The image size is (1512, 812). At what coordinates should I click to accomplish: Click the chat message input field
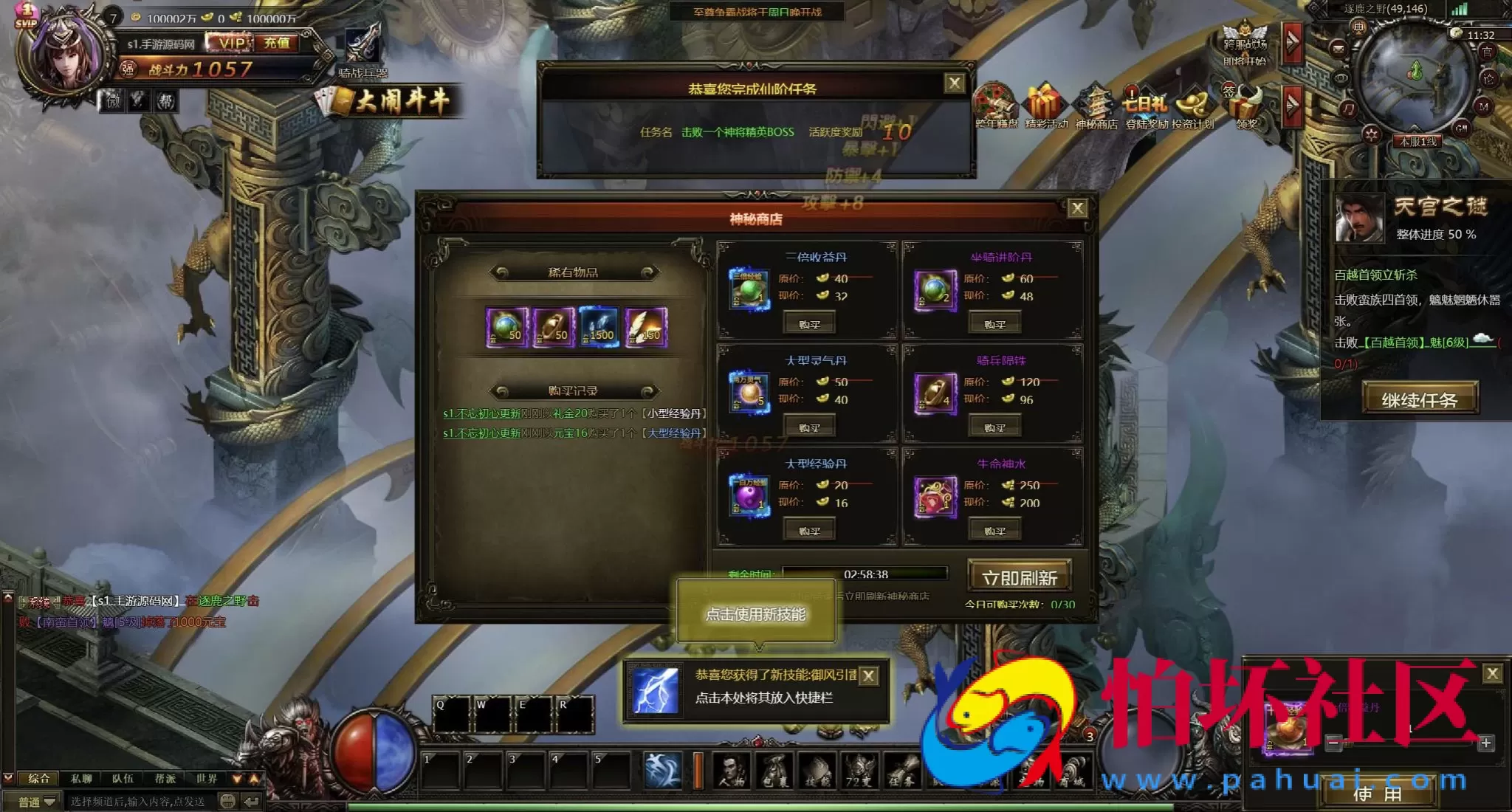[140, 801]
